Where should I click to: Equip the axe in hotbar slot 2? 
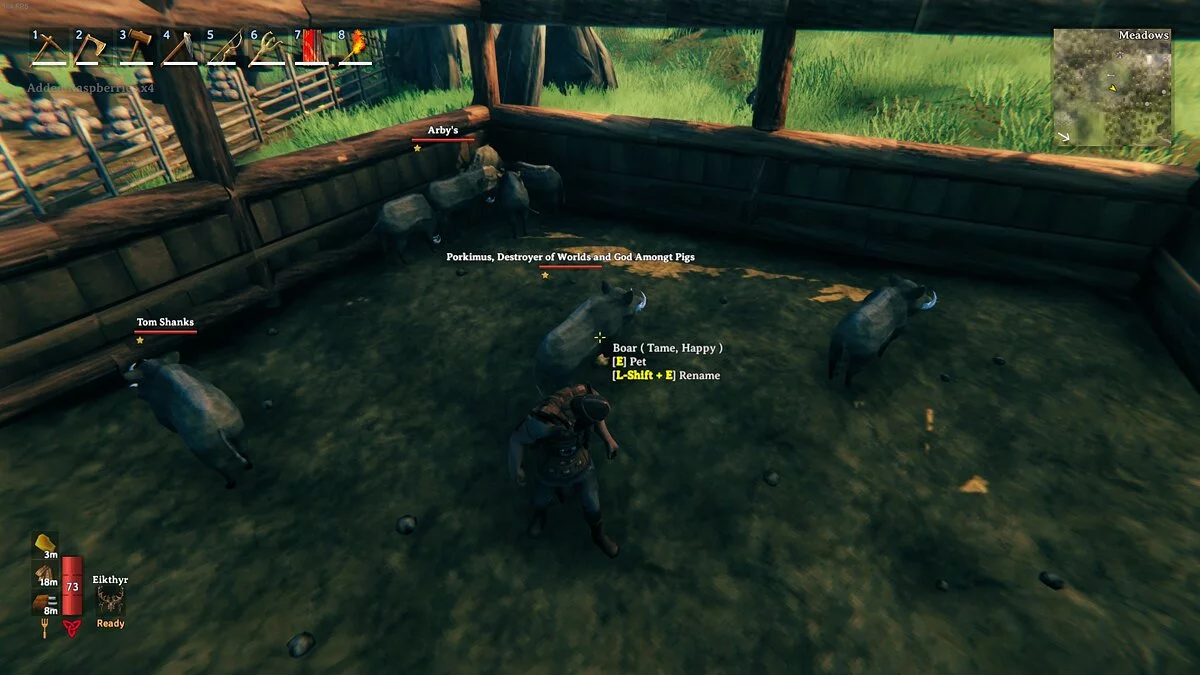[91, 47]
